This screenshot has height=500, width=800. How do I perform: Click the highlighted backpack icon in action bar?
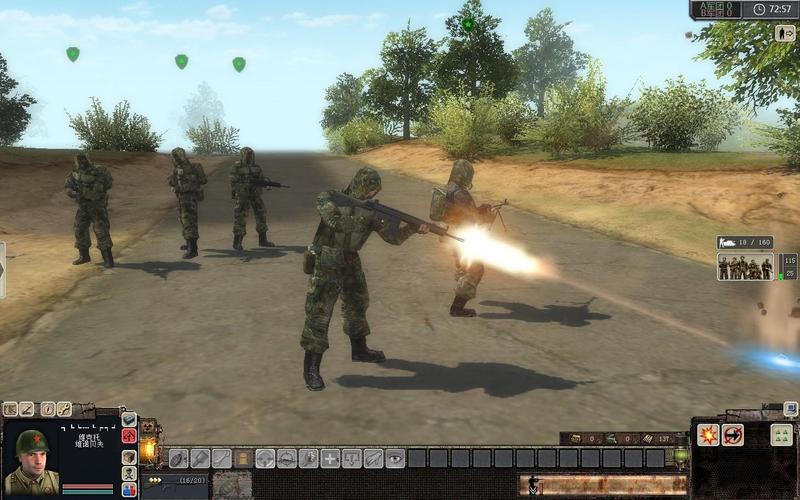(x=244, y=458)
